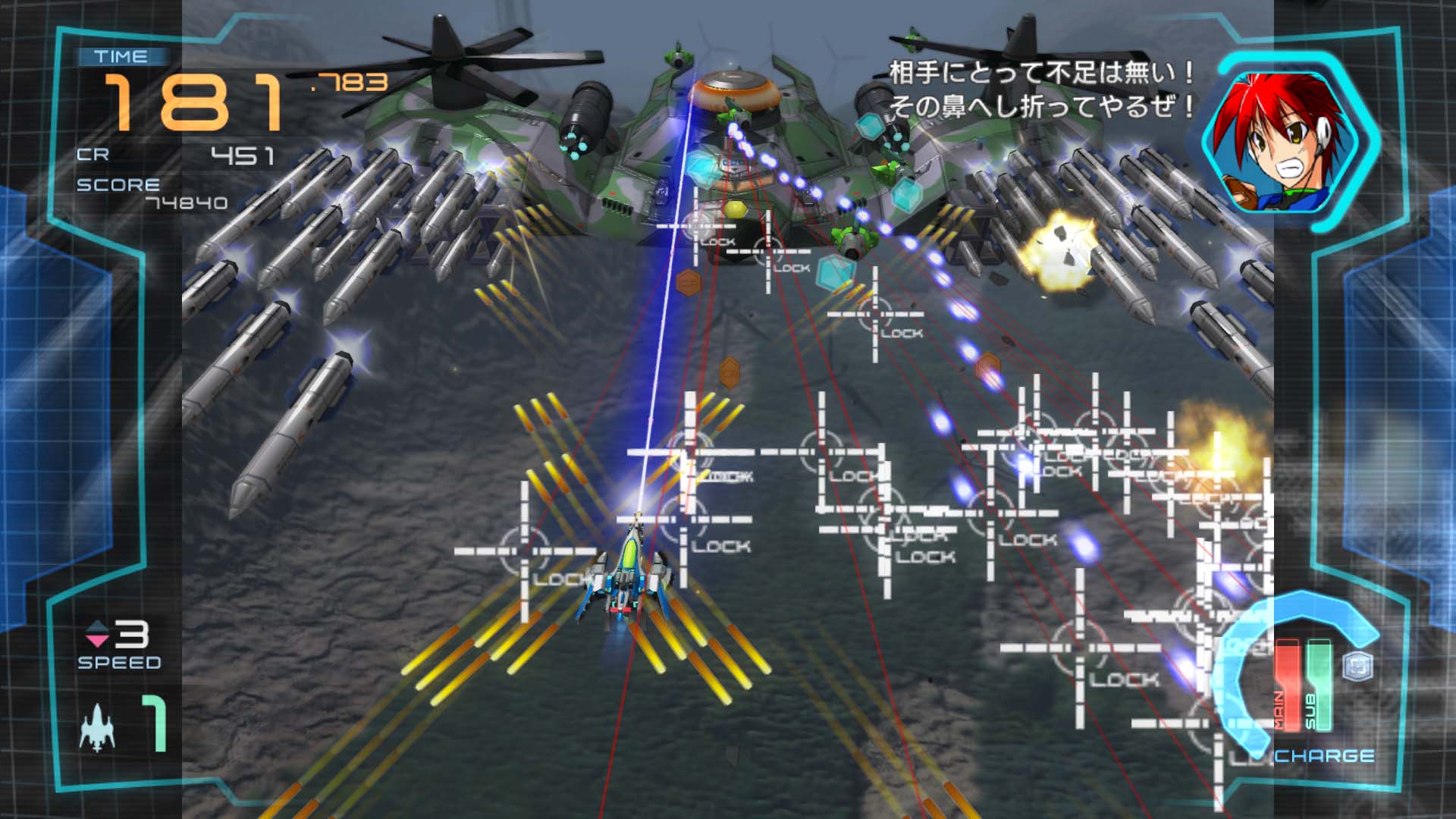This screenshot has width=1456, height=819.
Task: Expand the TIME display header
Action: [x=121, y=55]
